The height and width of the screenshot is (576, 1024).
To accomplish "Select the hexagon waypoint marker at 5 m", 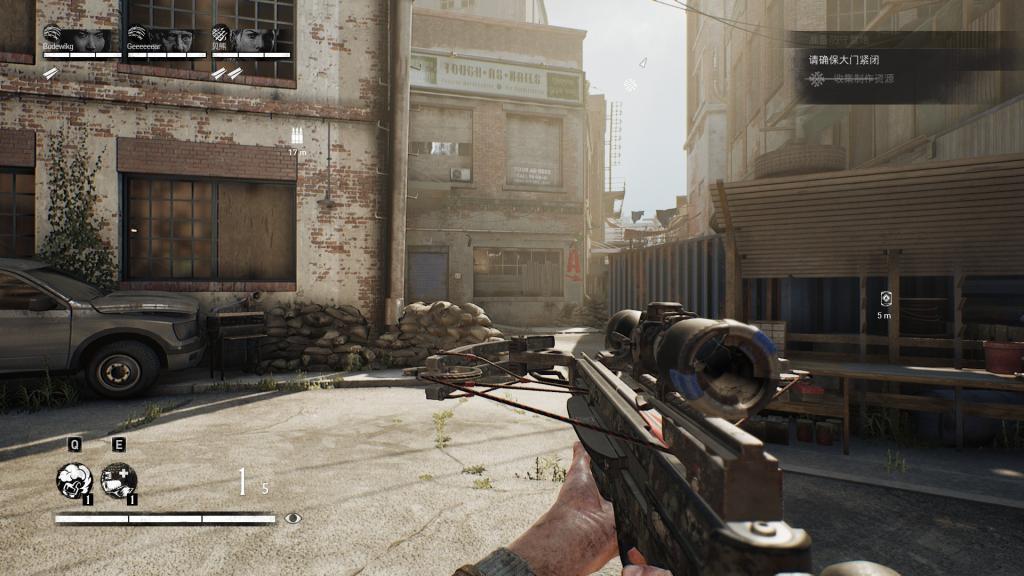I will tap(885, 299).
